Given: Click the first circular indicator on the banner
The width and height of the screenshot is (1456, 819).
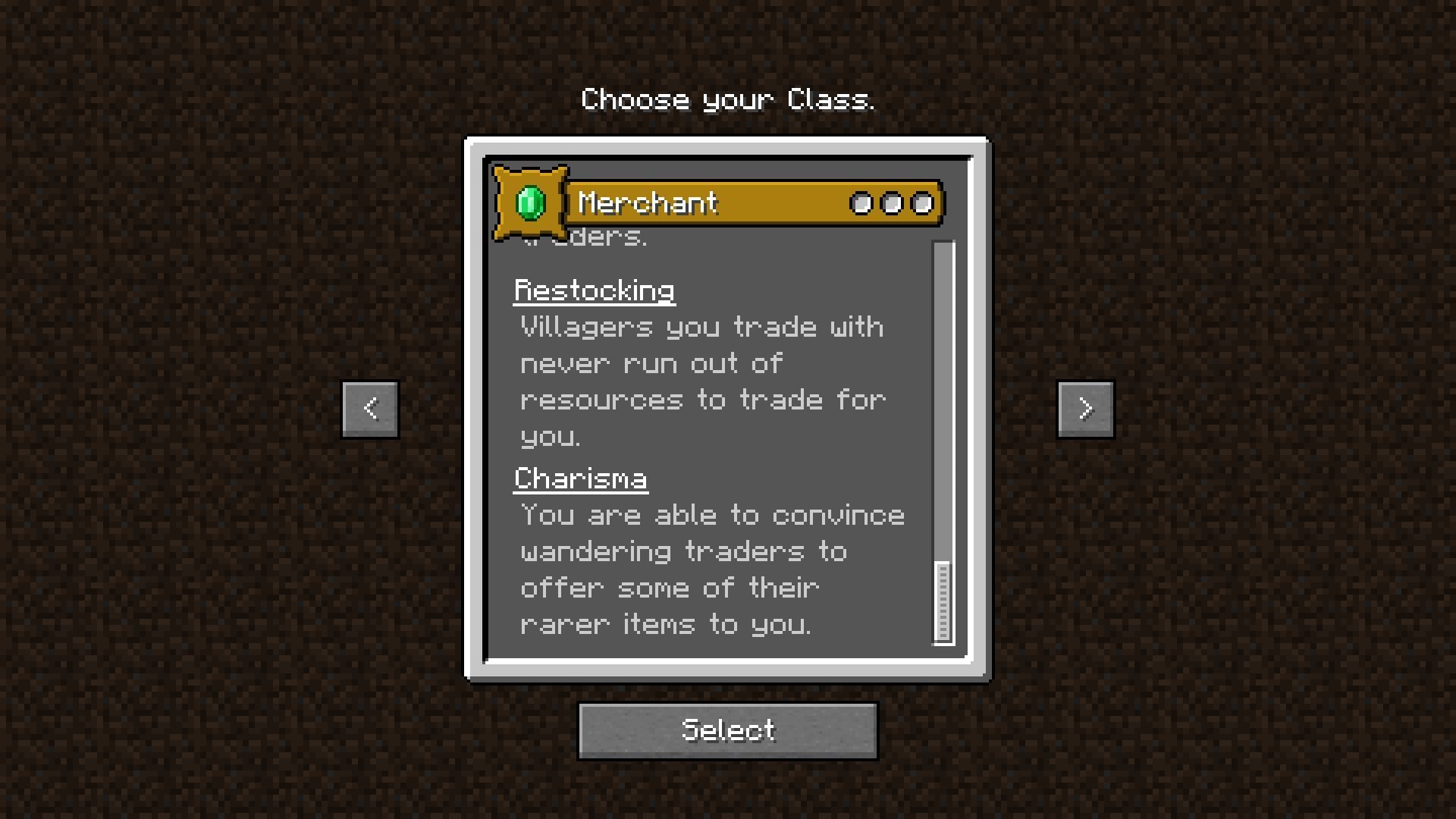Looking at the screenshot, I should point(862,202).
